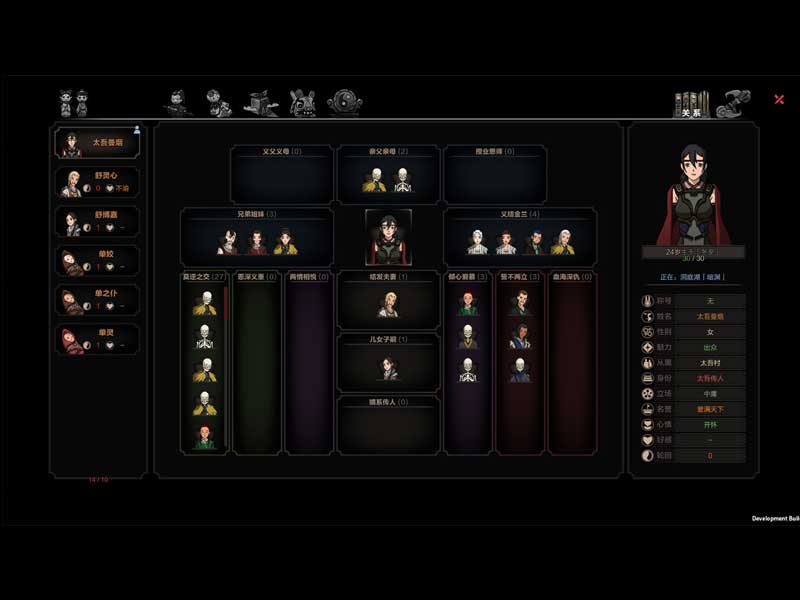Pick the top 太吾 character entry in the list
Viewport: 800px width, 600px height.
97,142
